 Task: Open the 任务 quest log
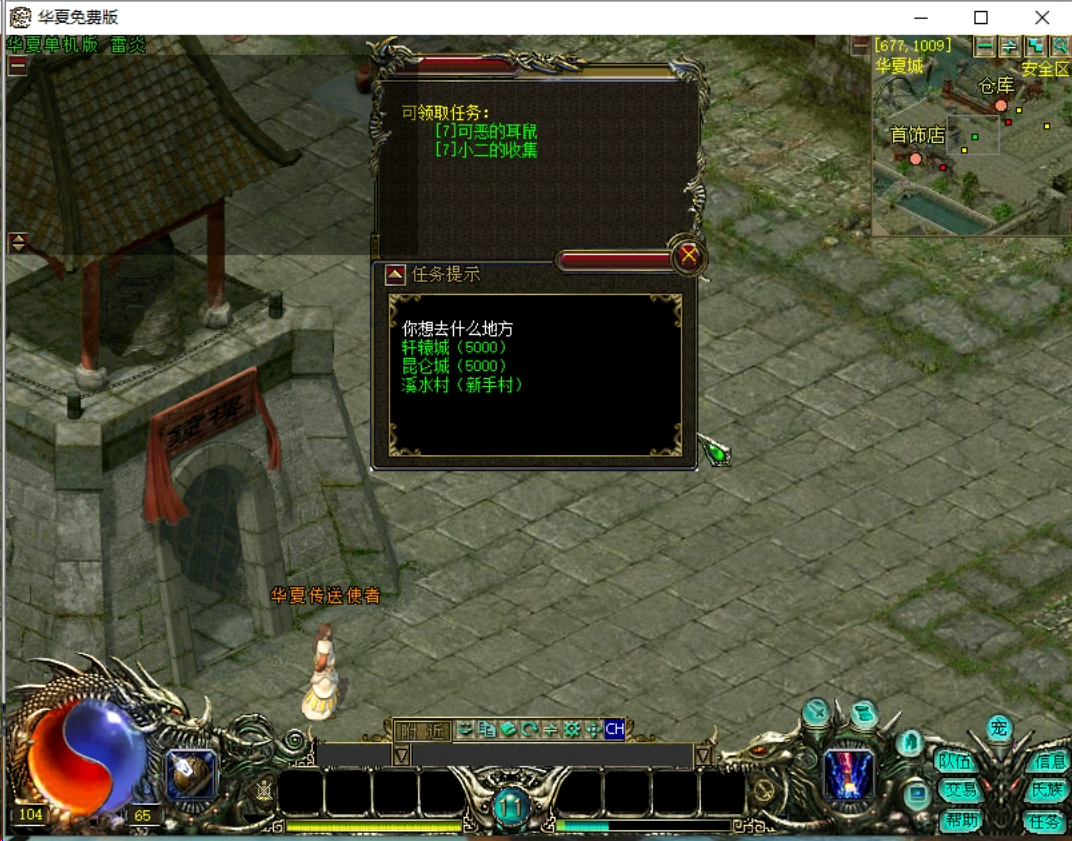tap(1044, 821)
